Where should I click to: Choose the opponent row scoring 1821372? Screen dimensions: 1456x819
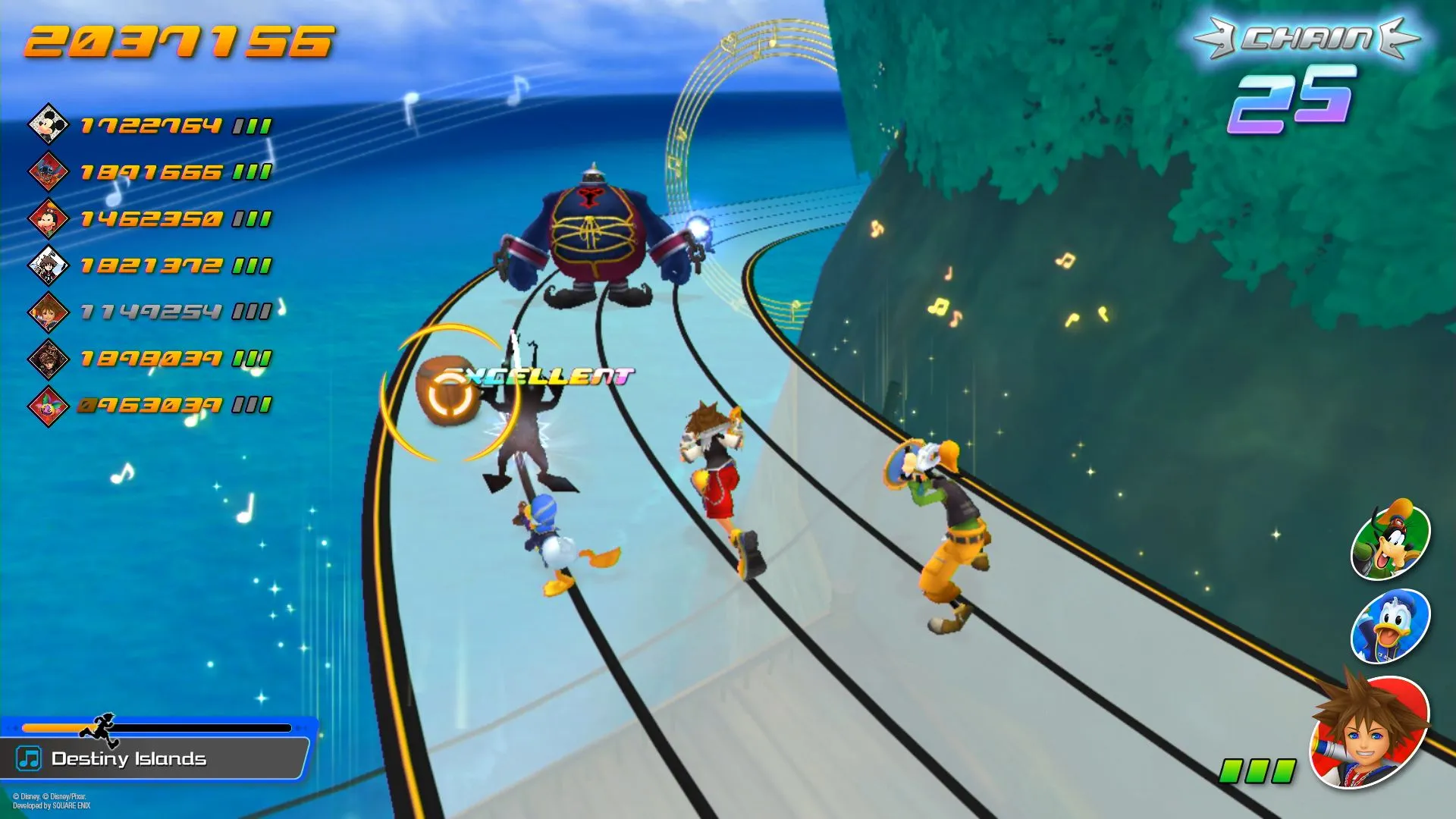tap(150, 265)
